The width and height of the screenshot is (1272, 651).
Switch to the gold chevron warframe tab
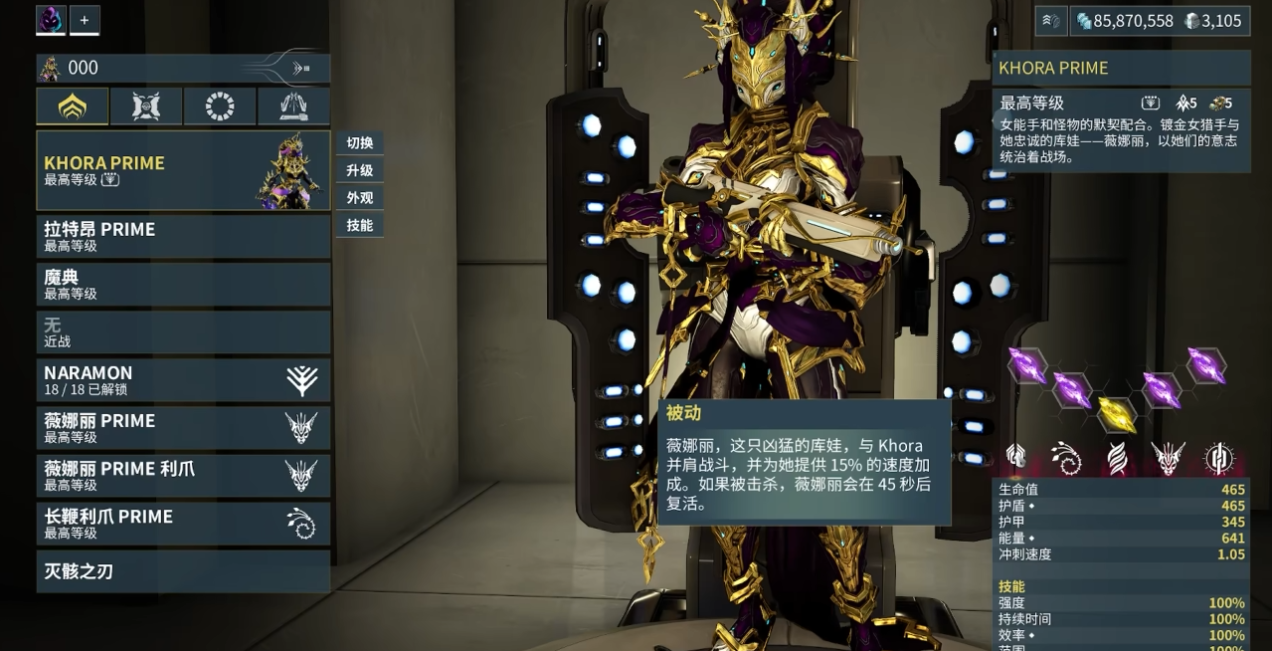[72, 106]
